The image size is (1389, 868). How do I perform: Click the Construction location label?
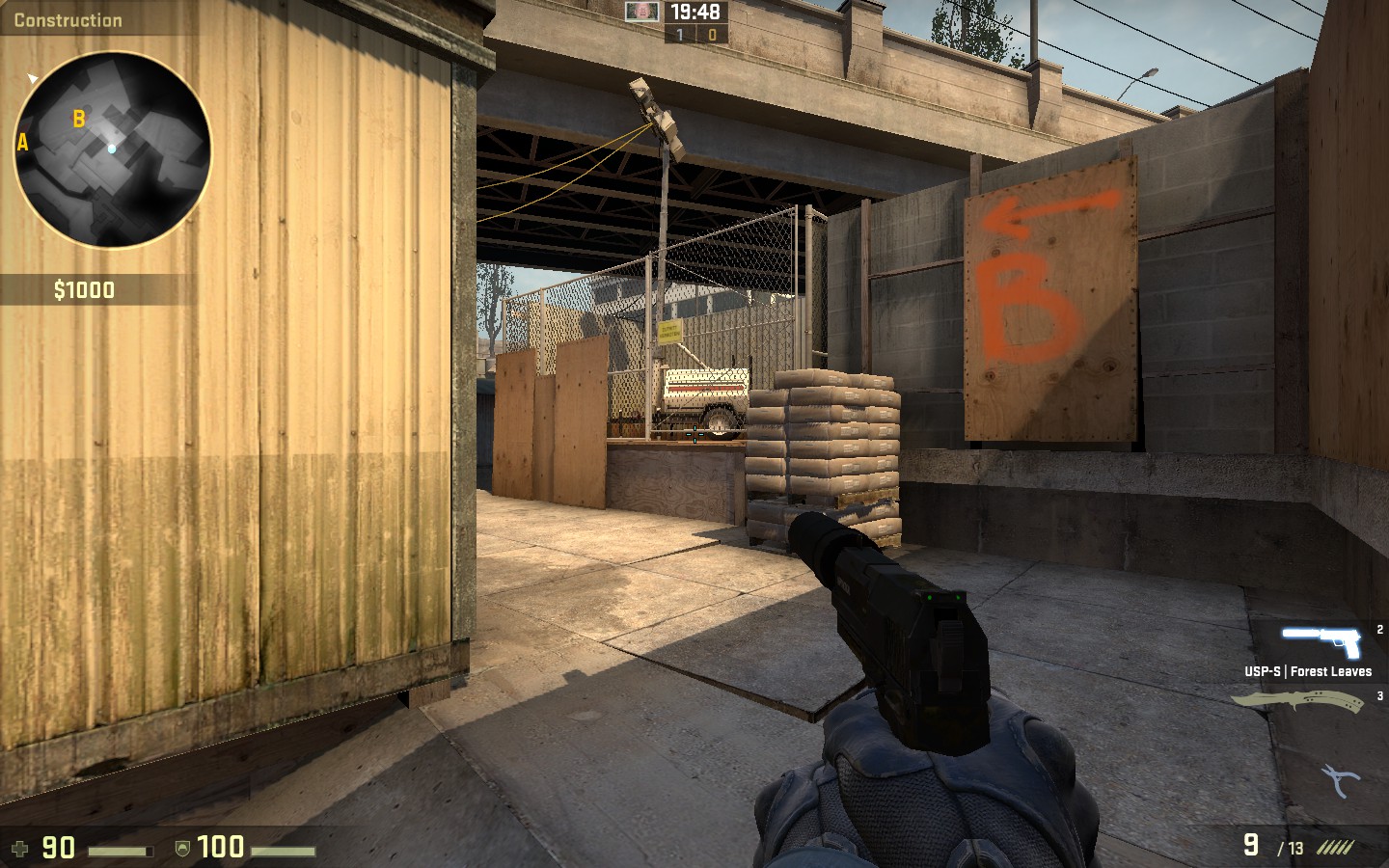tap(68, 19)
